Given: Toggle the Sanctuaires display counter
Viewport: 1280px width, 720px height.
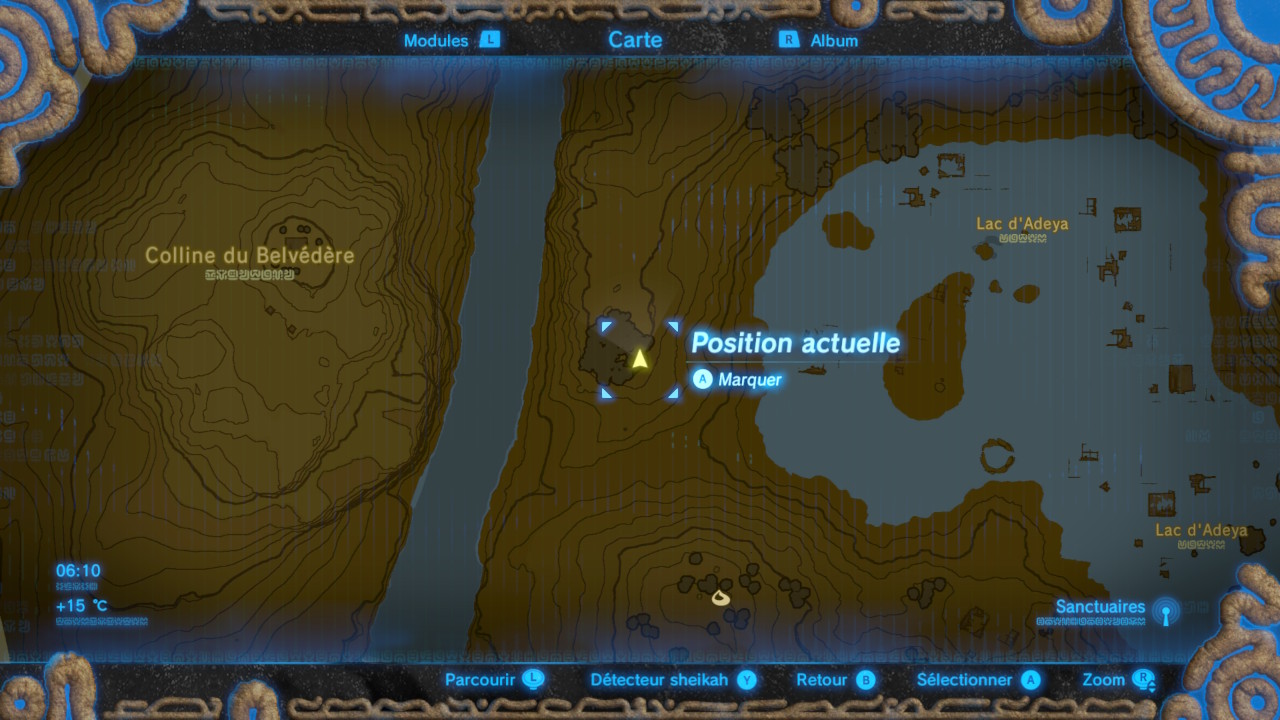Looking at the screenshot, I should (1100, 607).
